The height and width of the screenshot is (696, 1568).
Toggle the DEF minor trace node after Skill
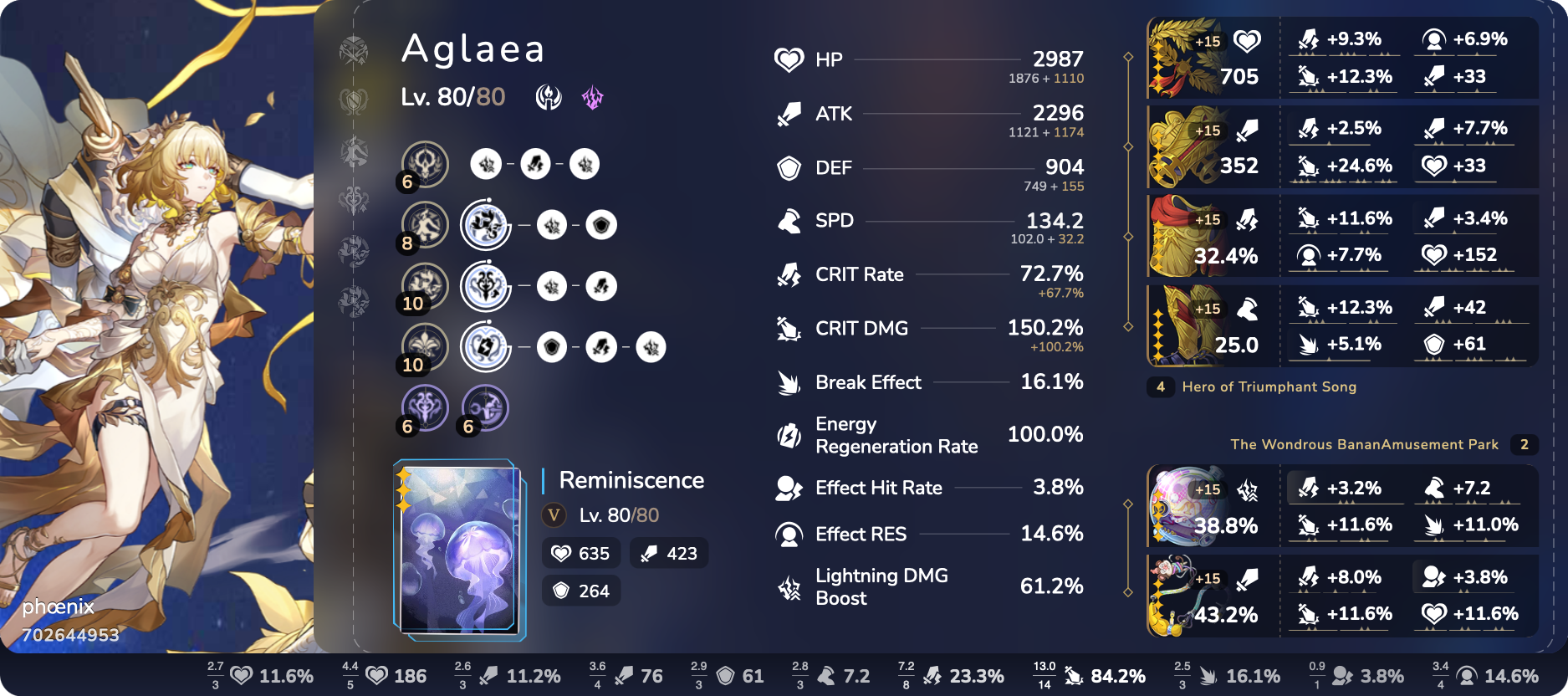coord(600,224)
